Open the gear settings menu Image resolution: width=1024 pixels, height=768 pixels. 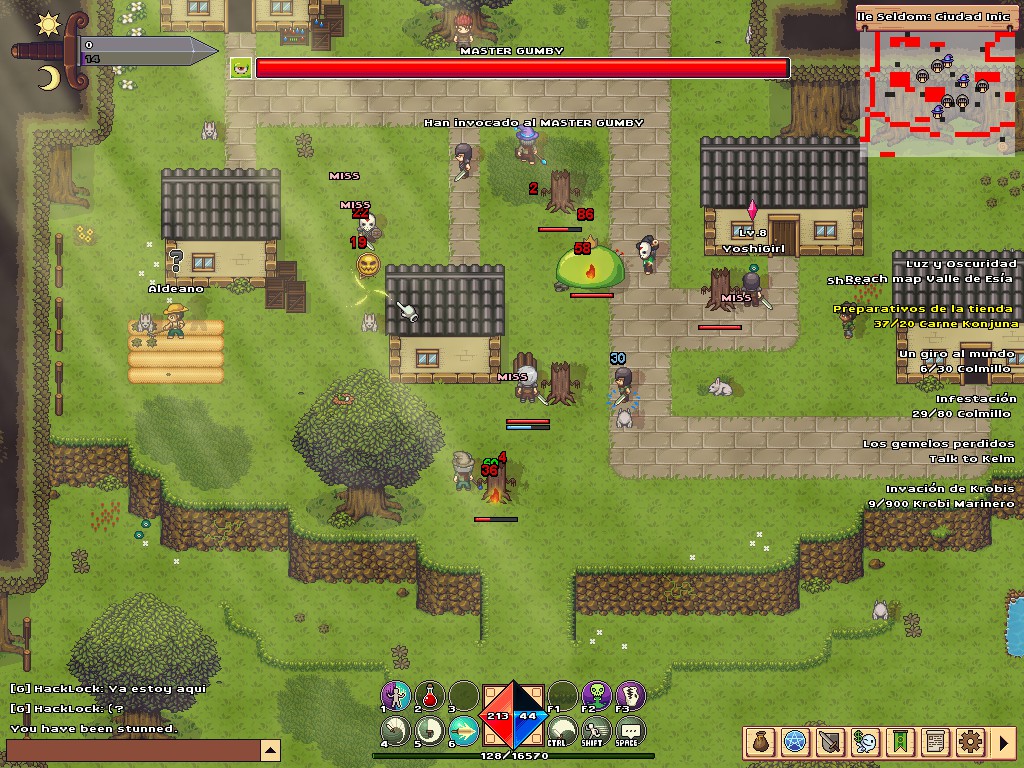970,742
